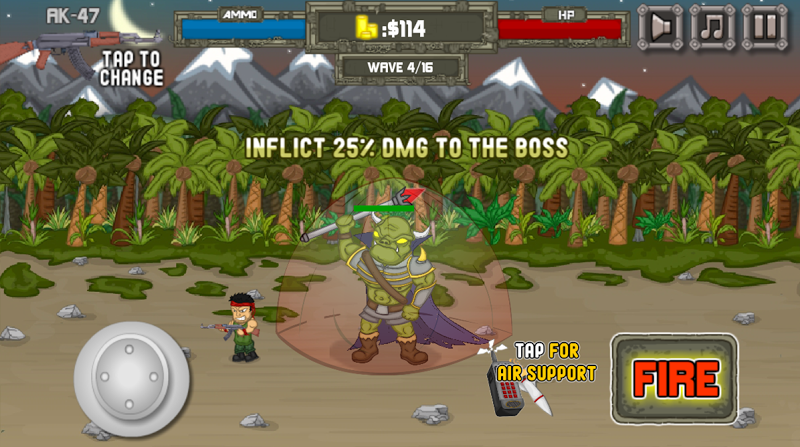Viewport: 800px width, 447px height.
Task: Toggle sound effects with the speaker button
Action: (661, 27)
